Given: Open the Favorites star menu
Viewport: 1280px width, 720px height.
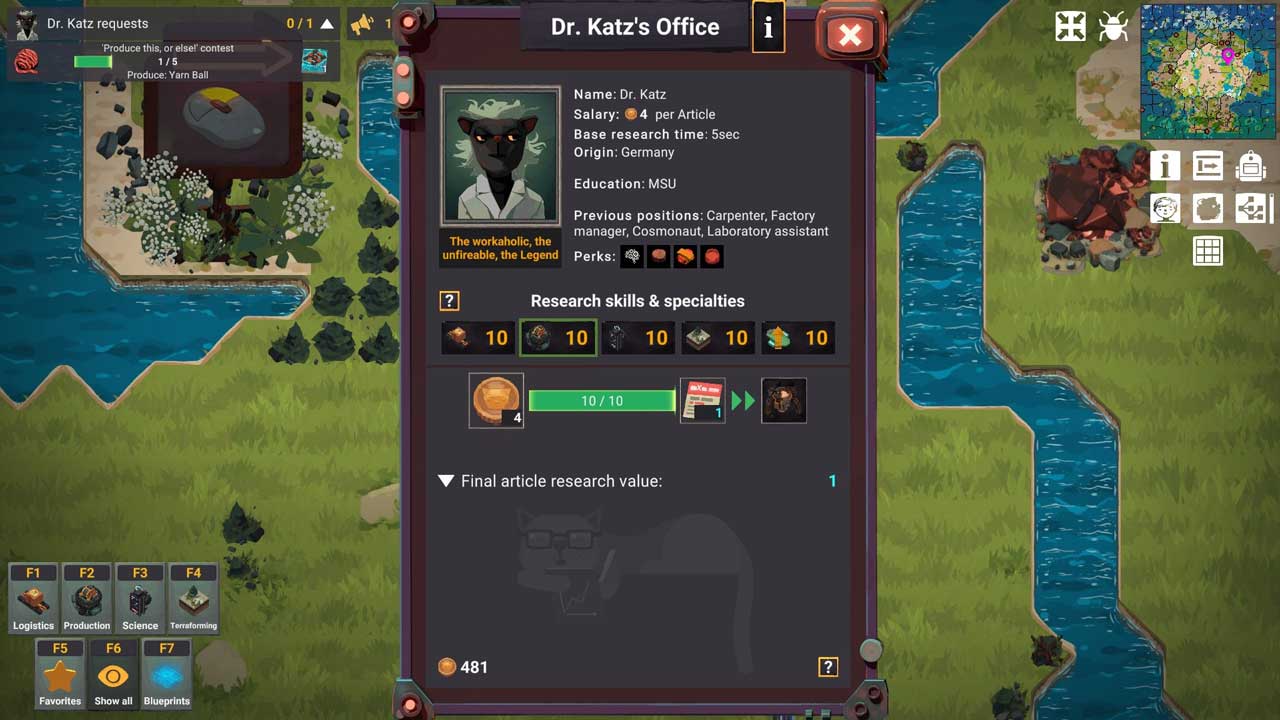Looking at the screenshot, I should (x=60, y=674).
